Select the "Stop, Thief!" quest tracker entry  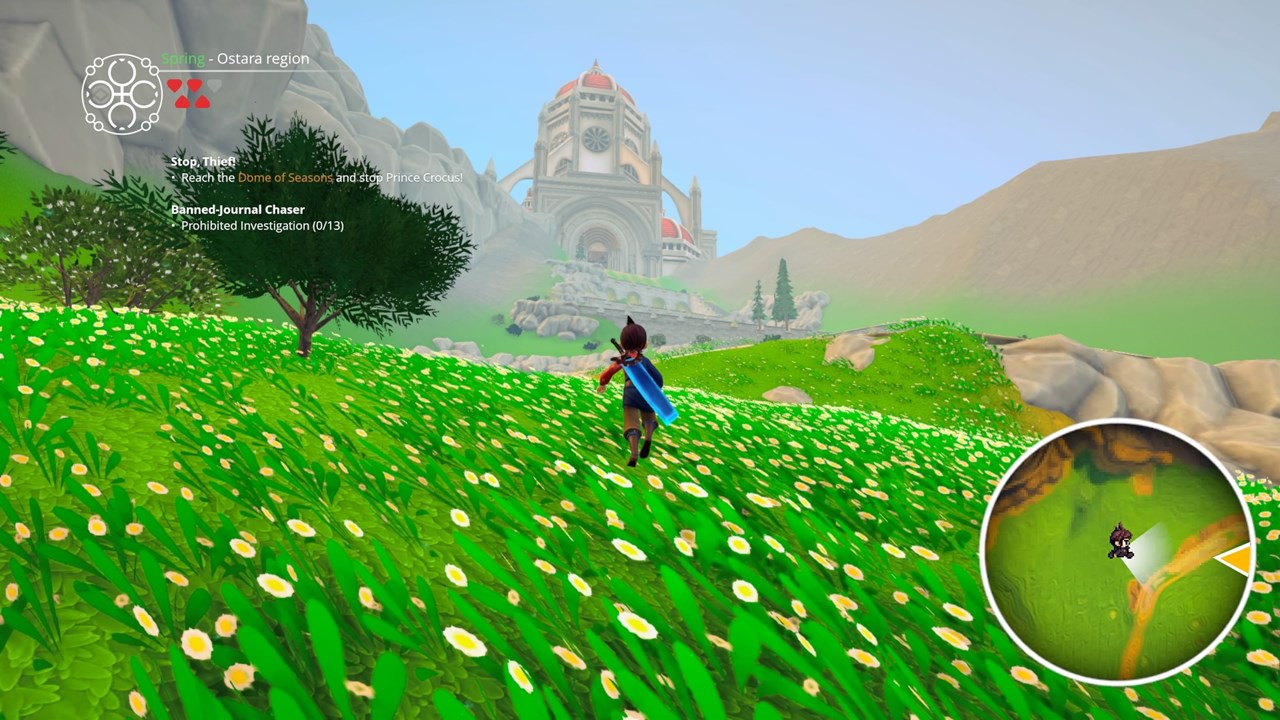coord(203,161)
